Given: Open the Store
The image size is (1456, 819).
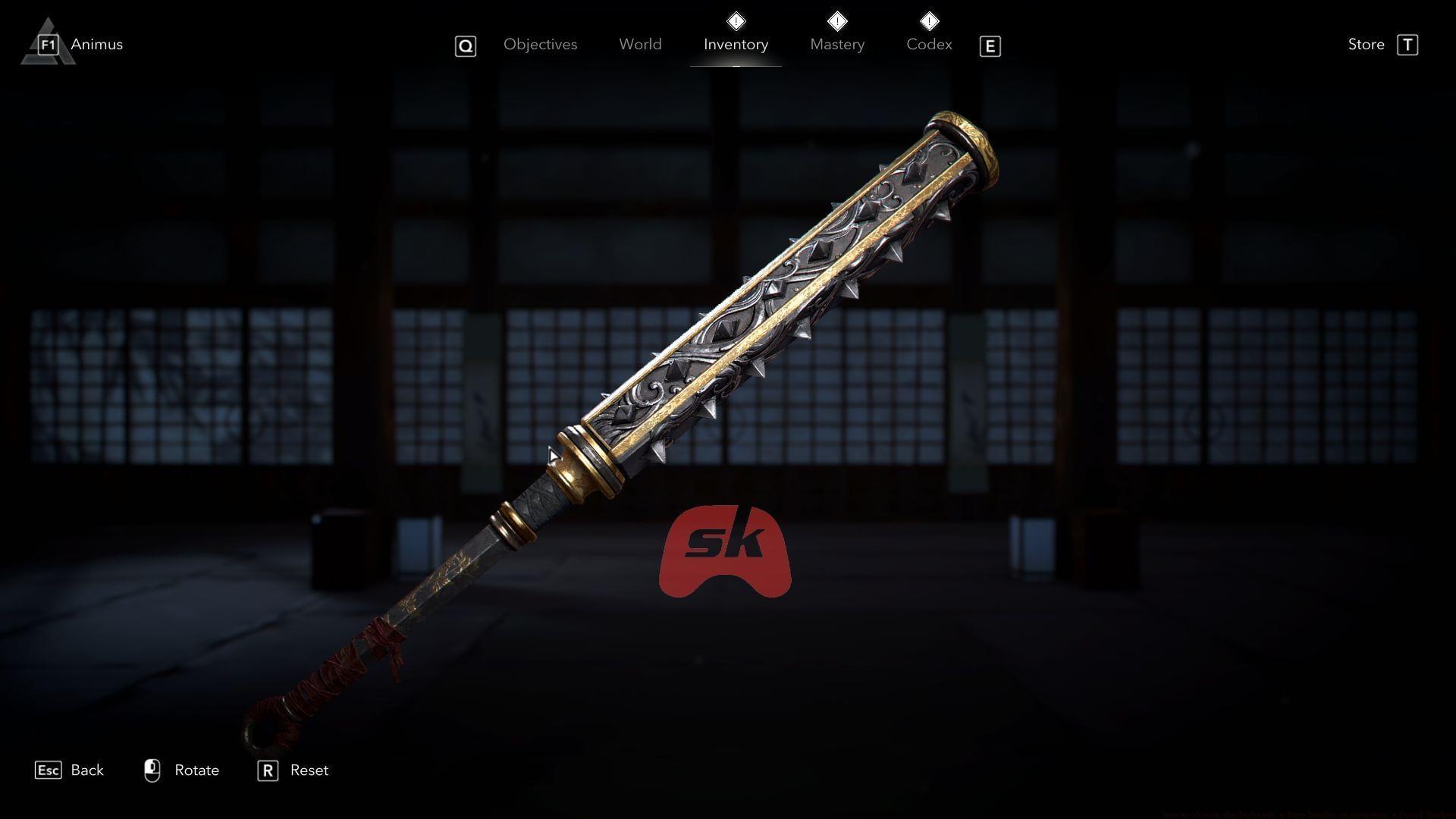Looking at the screenshot, I should [1367, 45].
